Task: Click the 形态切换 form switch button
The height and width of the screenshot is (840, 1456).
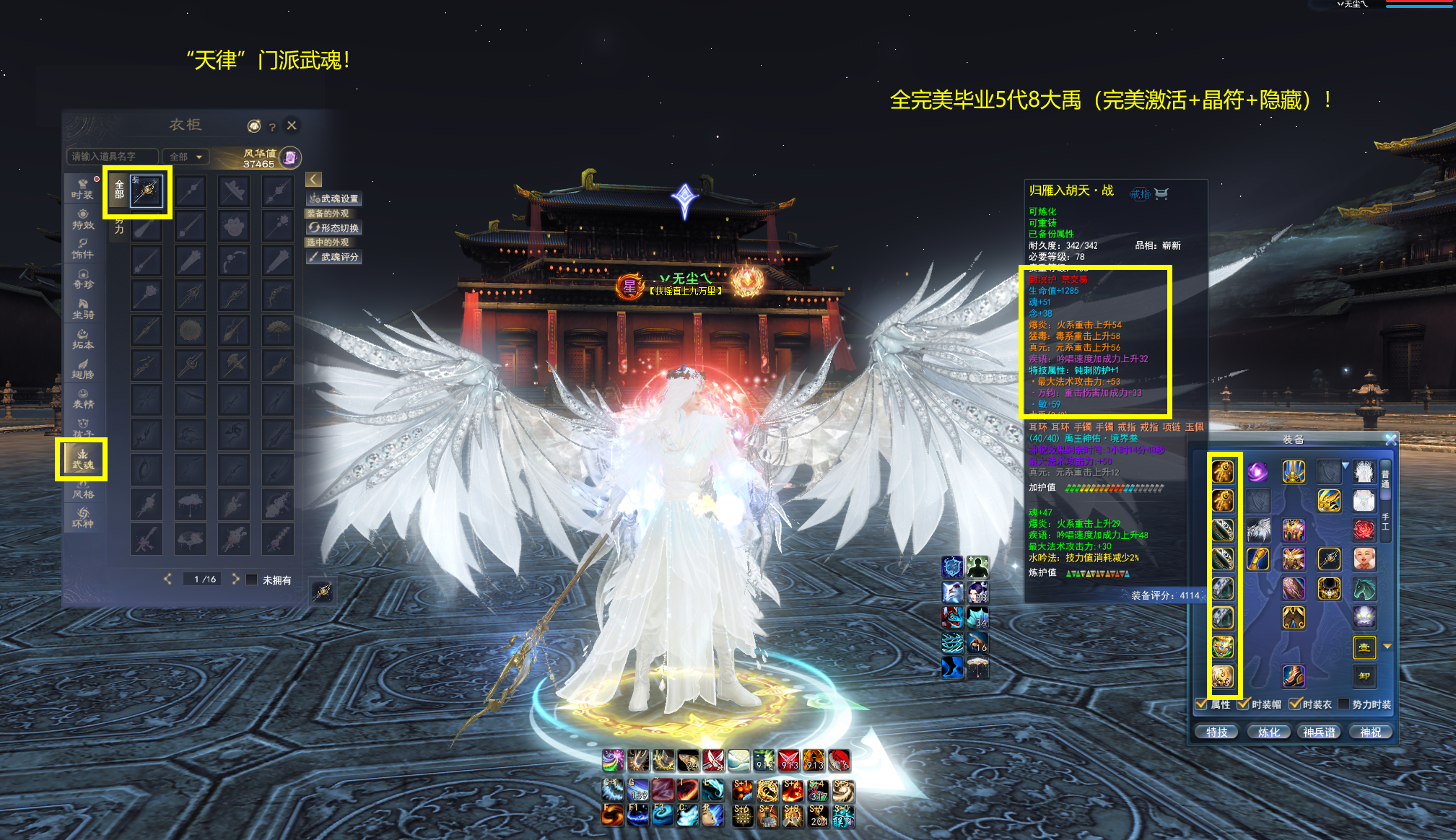Action: pos(334,228)
